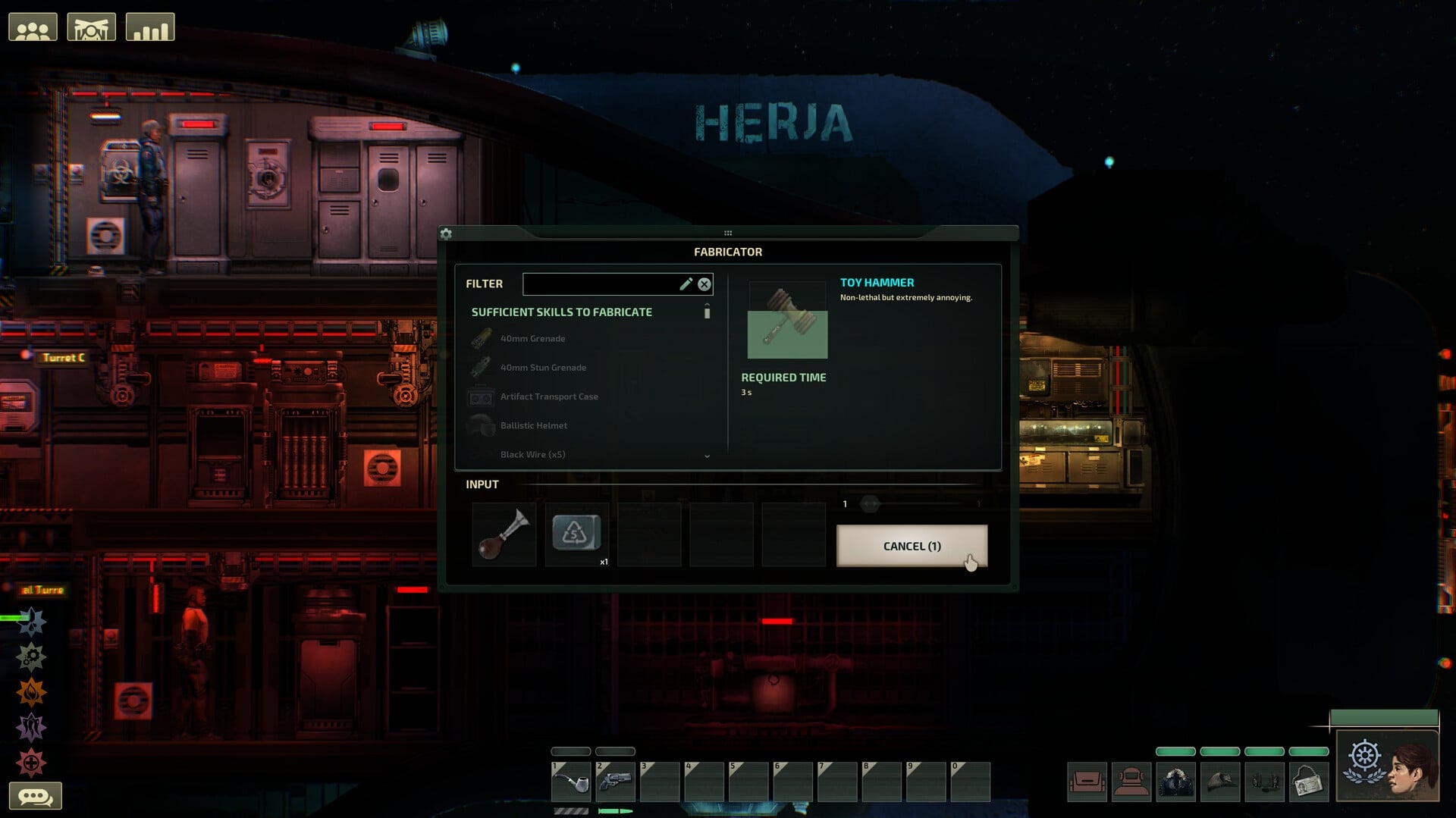Open the mission stats bar chart icon
Image resolution: width=1456 pixels, height=818 pixels.
tap(150, 25)
